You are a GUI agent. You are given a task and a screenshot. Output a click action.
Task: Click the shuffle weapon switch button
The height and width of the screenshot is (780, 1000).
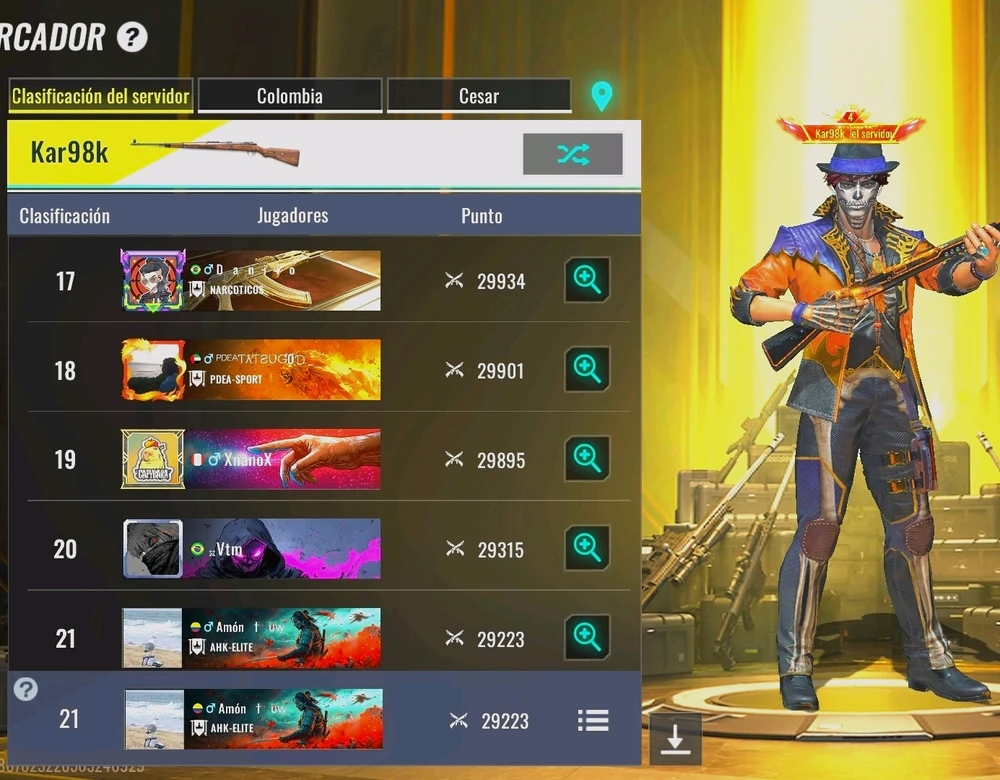(573, 154)
